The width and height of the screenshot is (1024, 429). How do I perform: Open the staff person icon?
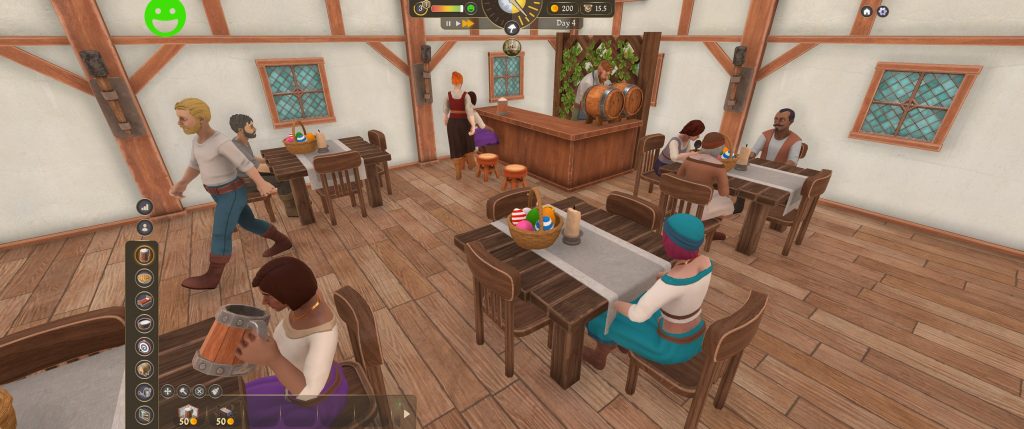pos(145,227)
